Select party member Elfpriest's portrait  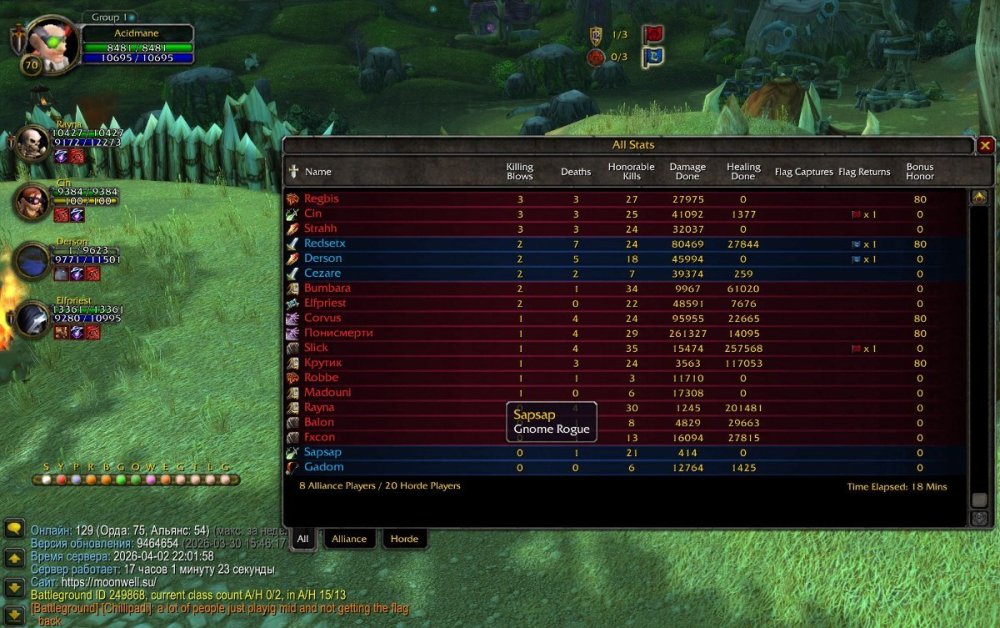[32, 318]
